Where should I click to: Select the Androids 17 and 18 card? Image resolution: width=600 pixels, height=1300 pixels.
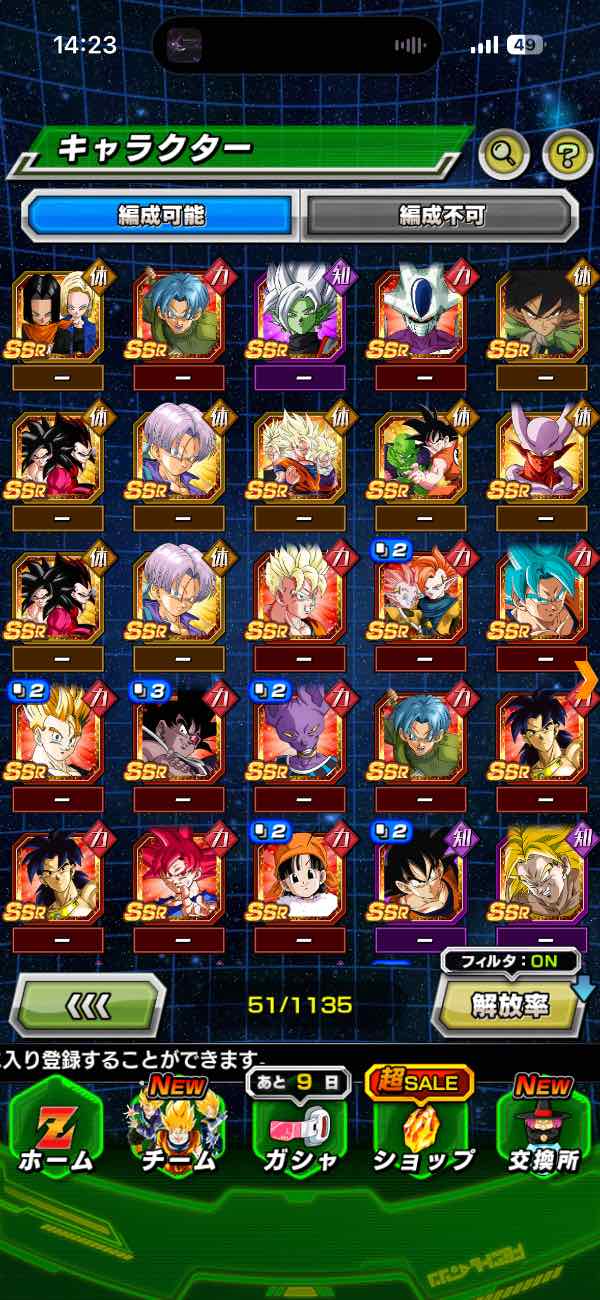pyautogui.click(x=58, y=317)
